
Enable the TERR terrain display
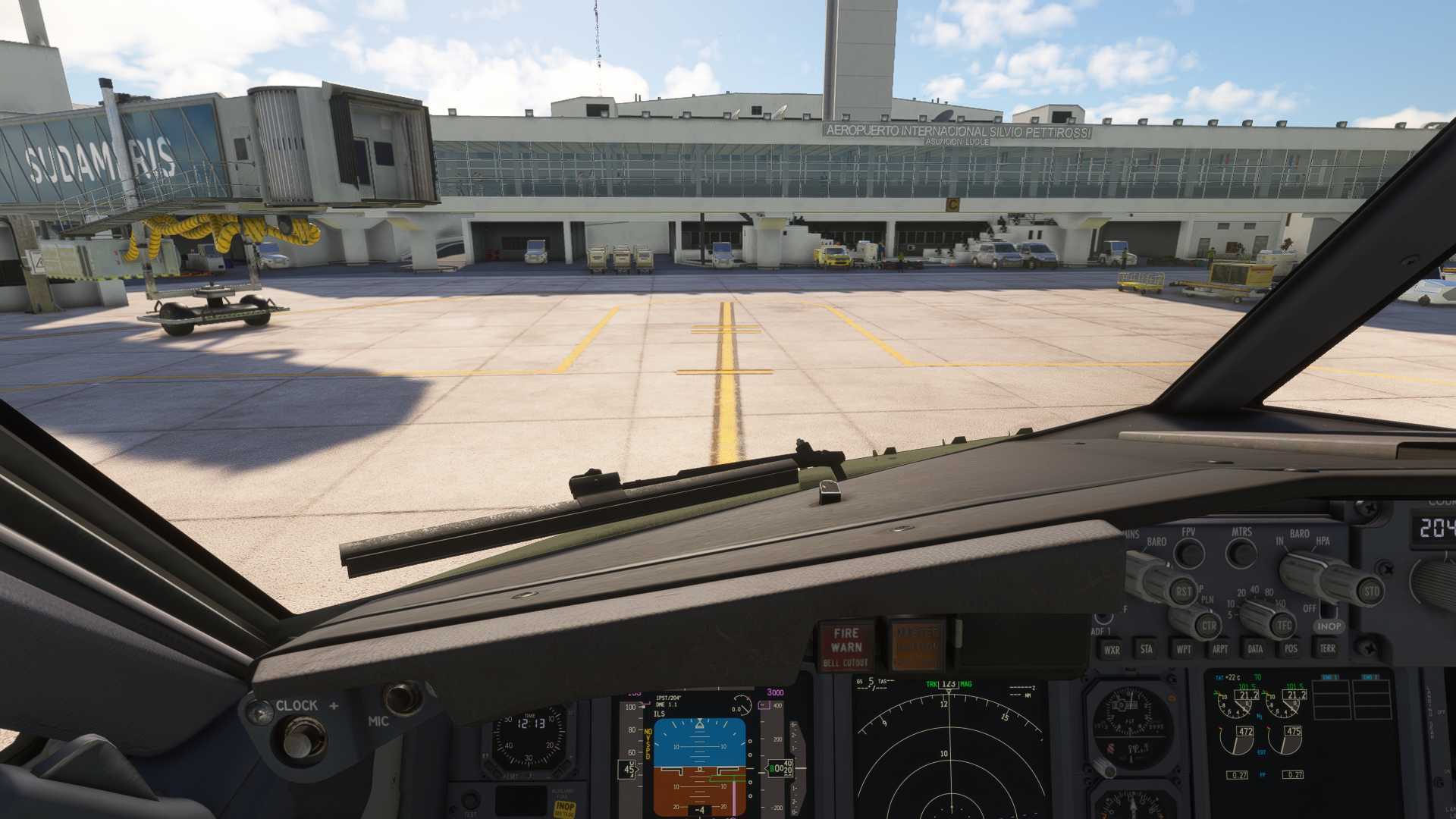pos(1327,648)
